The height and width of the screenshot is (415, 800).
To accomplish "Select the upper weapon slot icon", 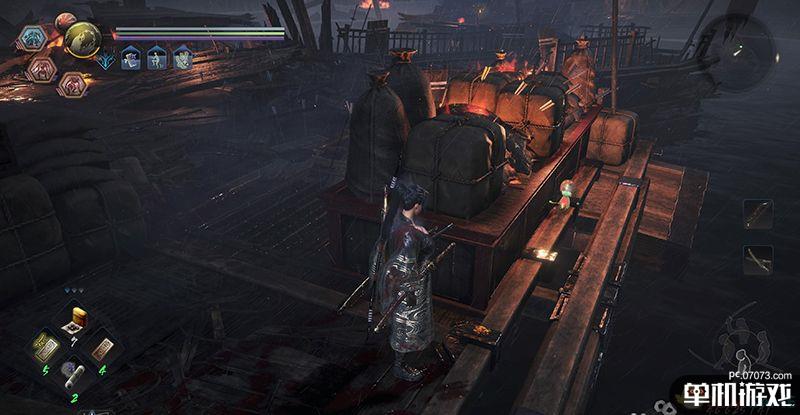I will 757,213.
